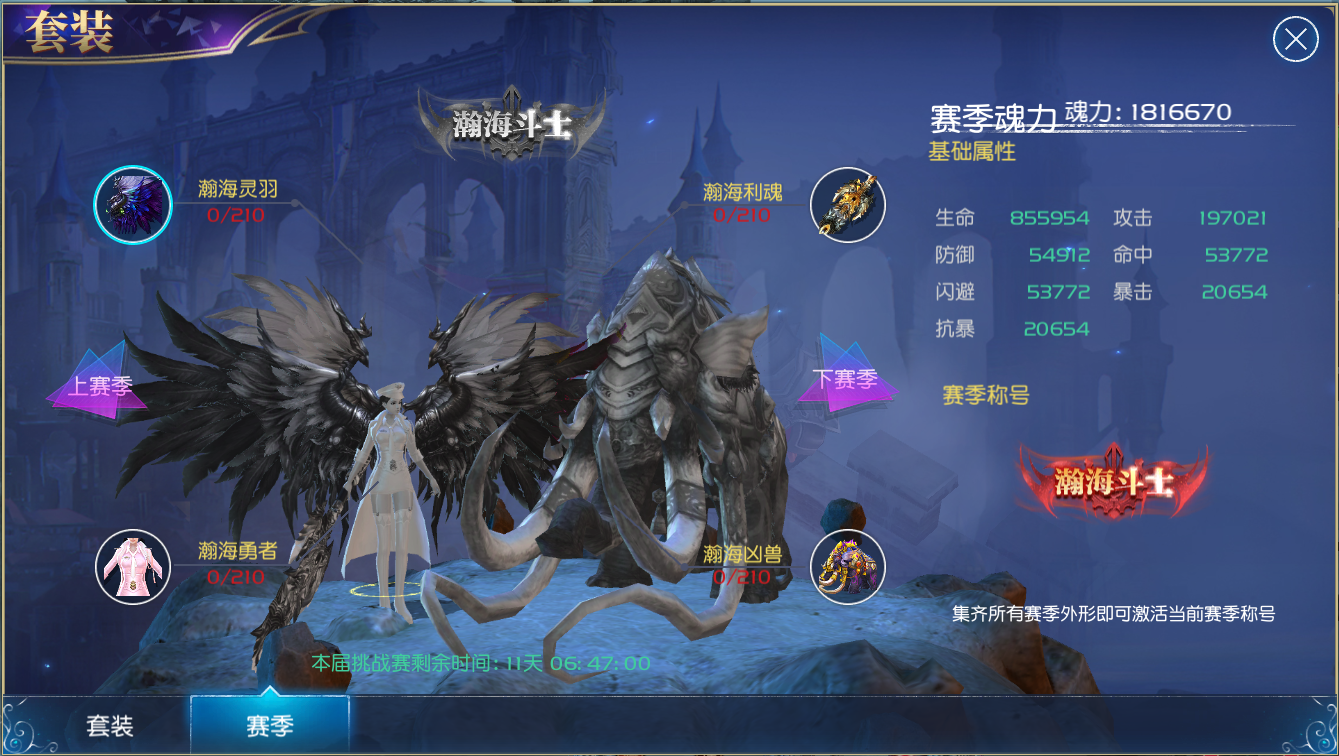The height and width of the screenshot is (756, 1339).
Task: Select the 瀚海利魂 weapon icon
Action: pyautogui.click(x=847, y=205)
